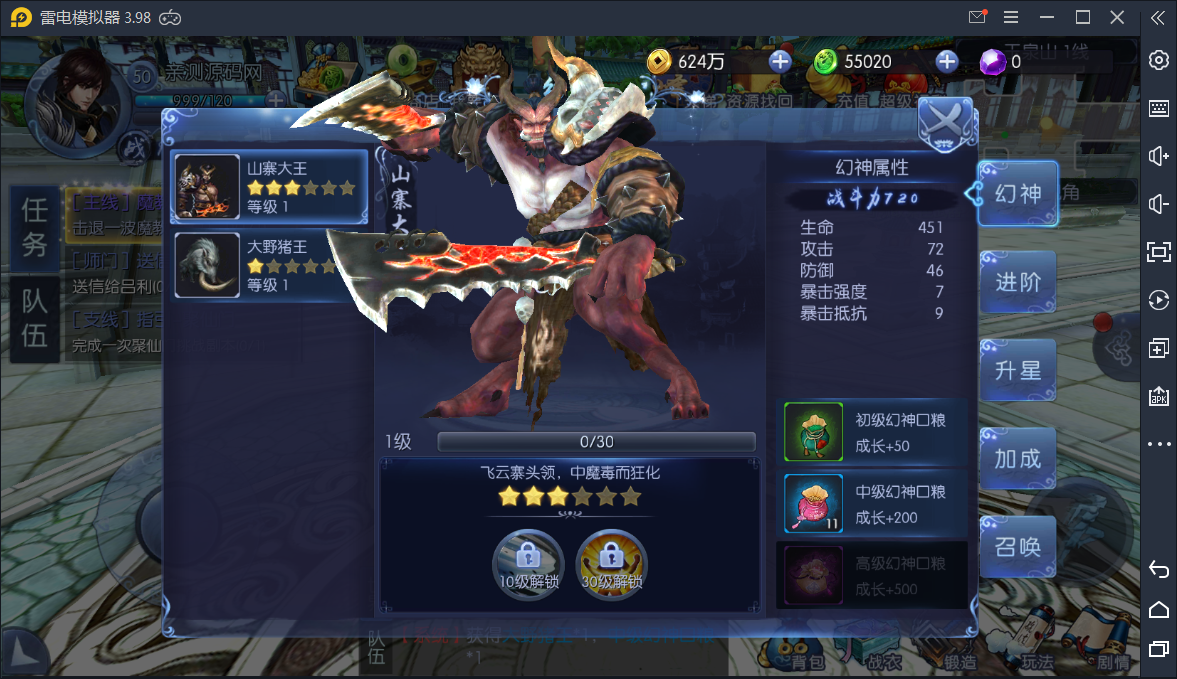Close the phantom panel with crossed swords button
Image resolution: width=1177 pixels, height=679 pixels.
945,124
